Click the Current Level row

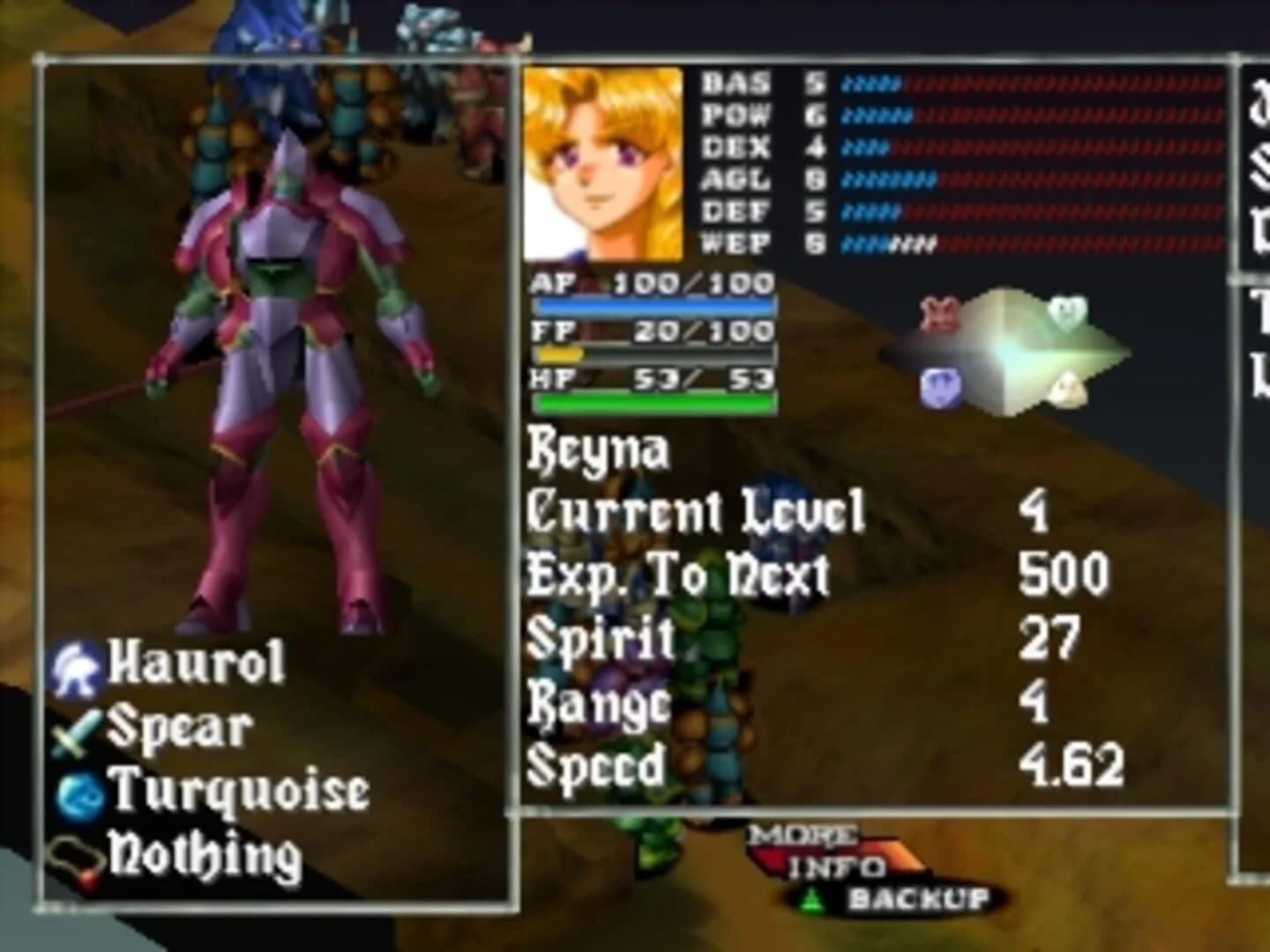[x=692, y=509]
